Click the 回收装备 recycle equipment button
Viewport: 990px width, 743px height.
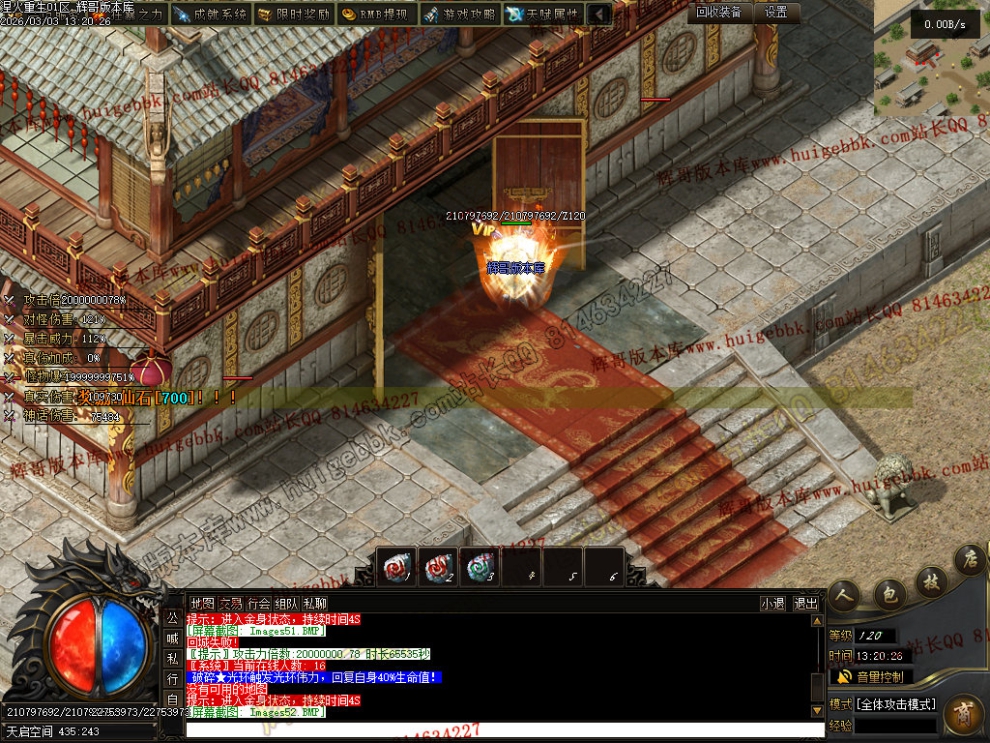pos(719,12)
